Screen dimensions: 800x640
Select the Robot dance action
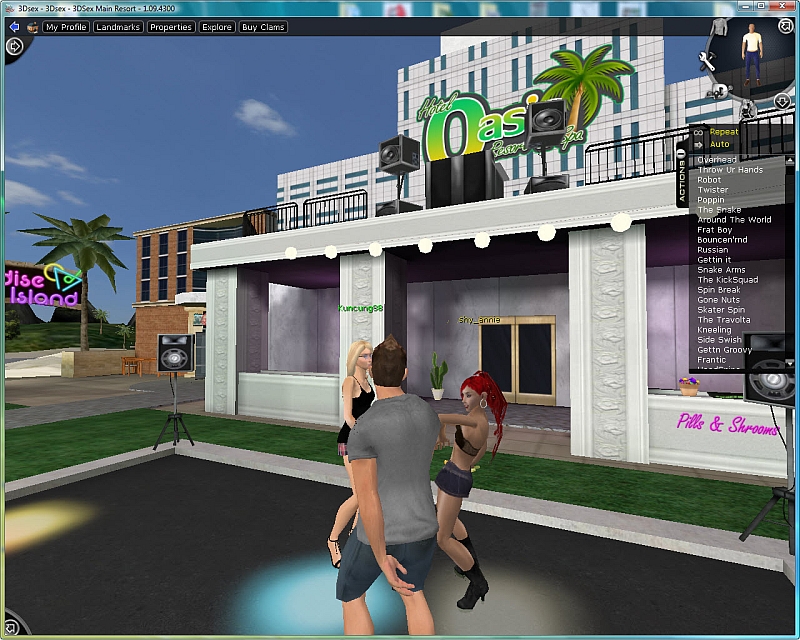tap(709, 180)
